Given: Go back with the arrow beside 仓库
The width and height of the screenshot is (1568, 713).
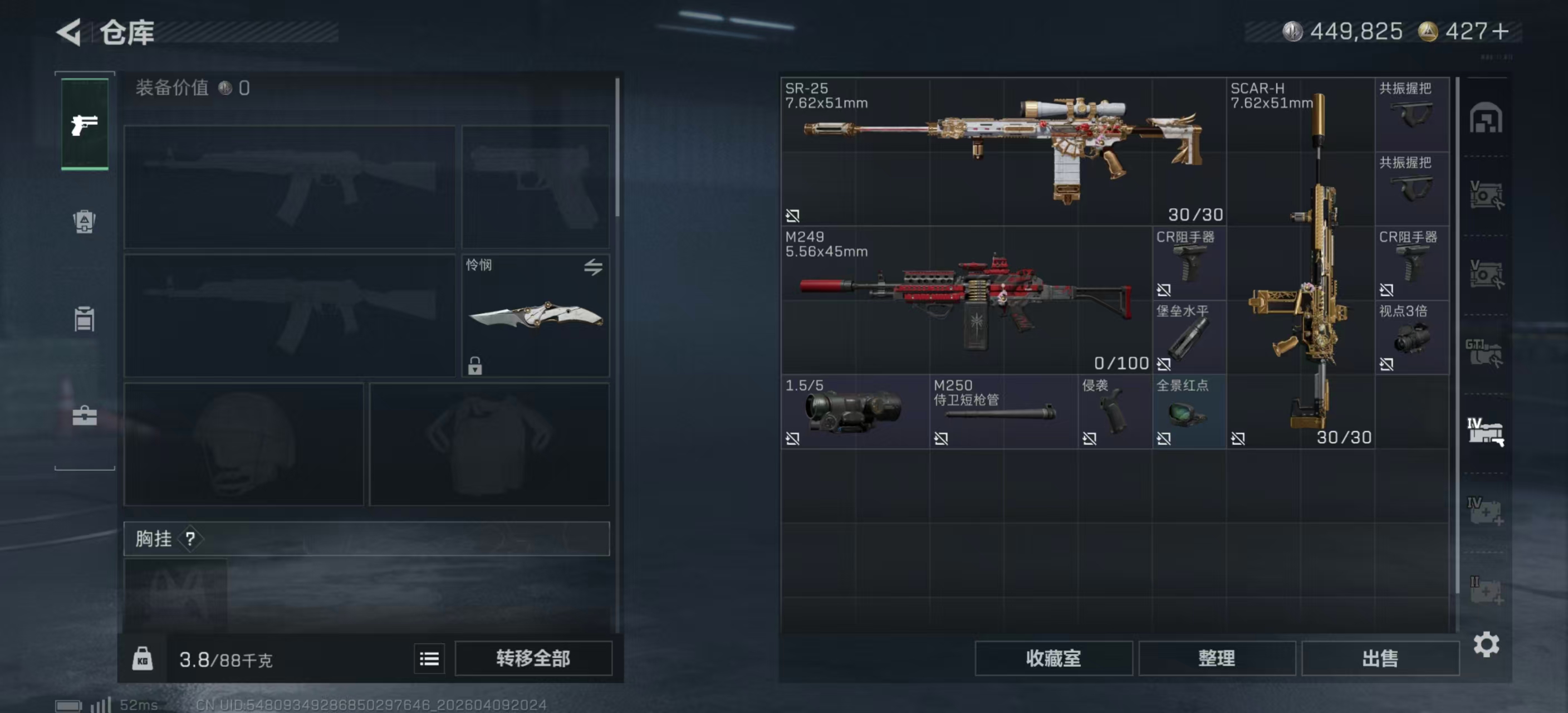Looking at the screenshot, I should [69, 32].
